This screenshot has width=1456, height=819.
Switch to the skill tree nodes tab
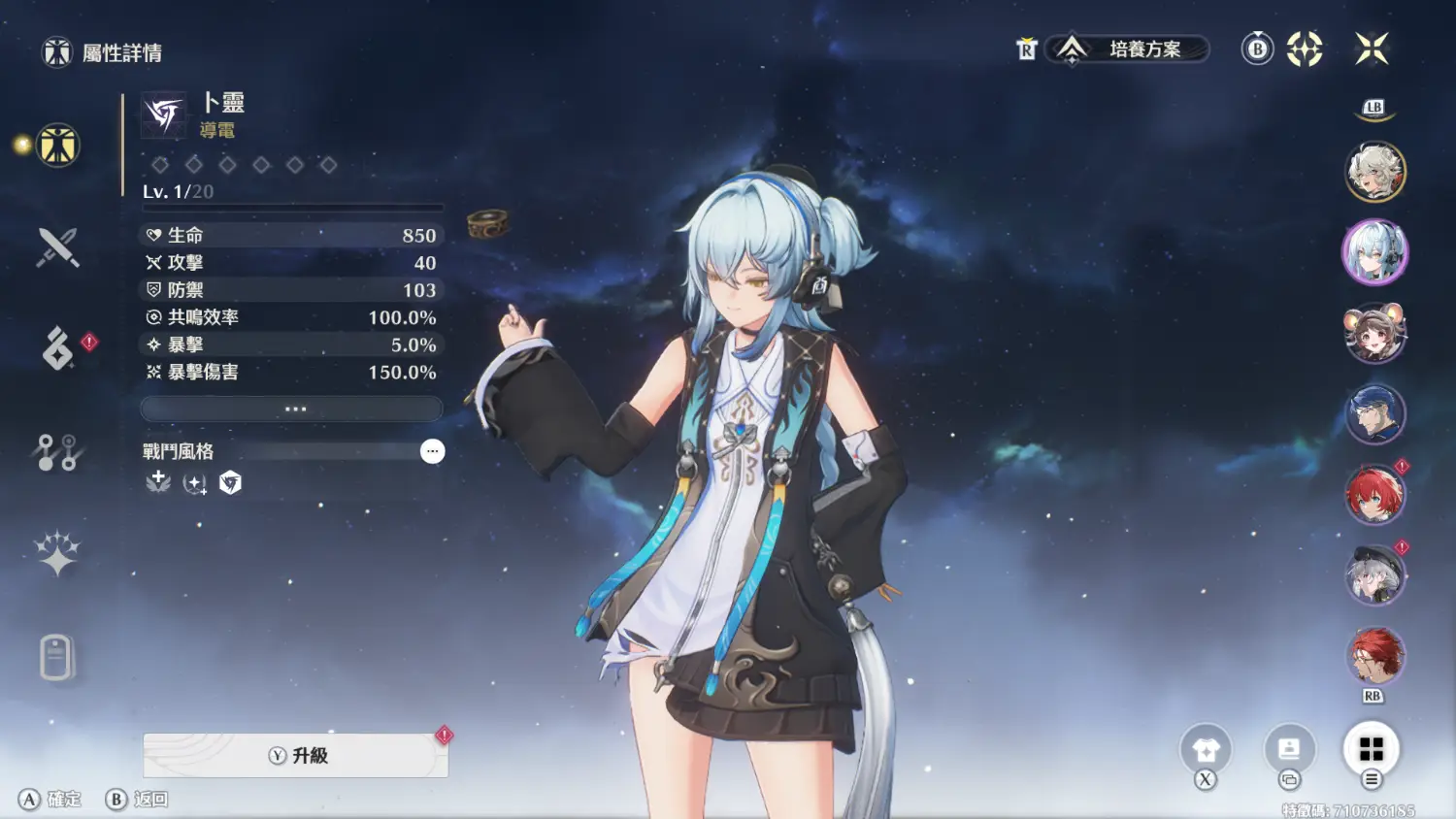coord(57,452)
